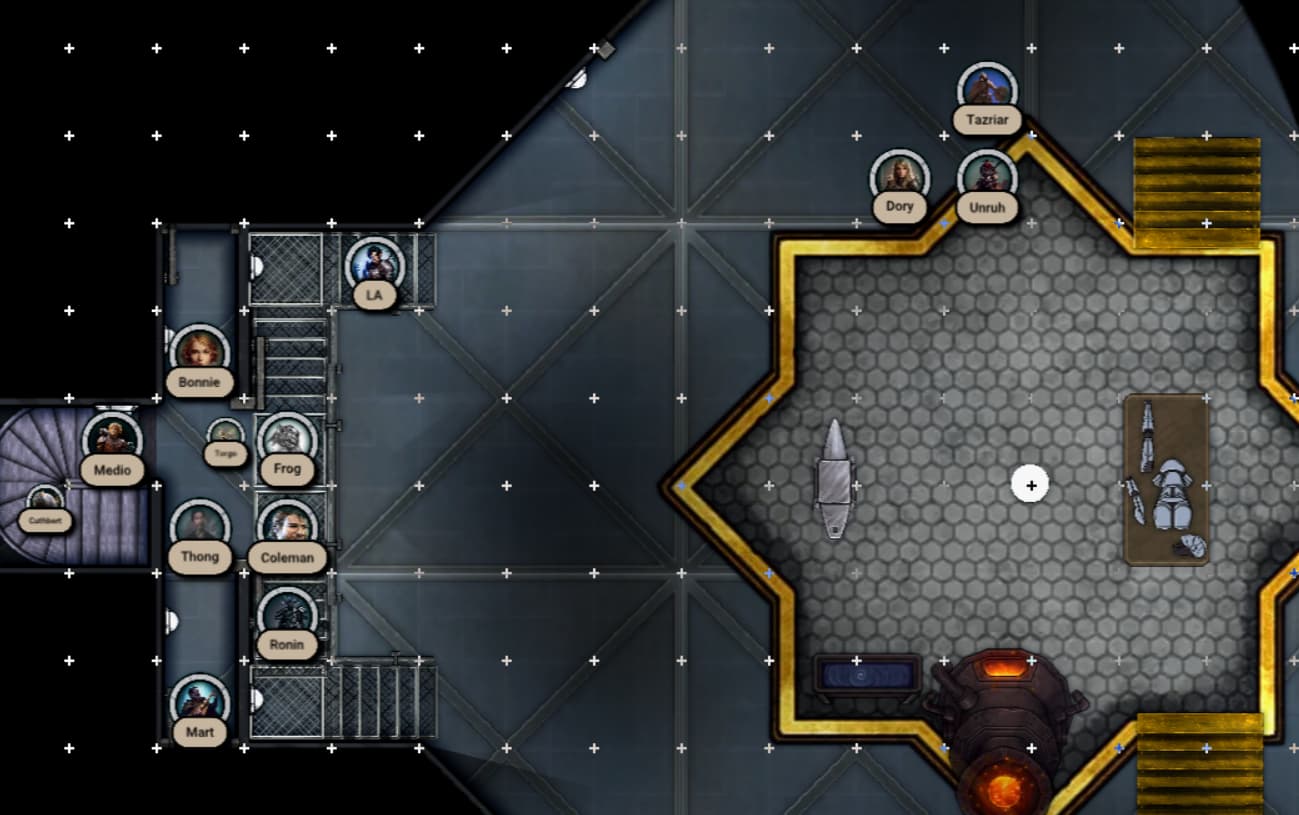
Task: Select the Ronin token
Action: pos(287,615)
